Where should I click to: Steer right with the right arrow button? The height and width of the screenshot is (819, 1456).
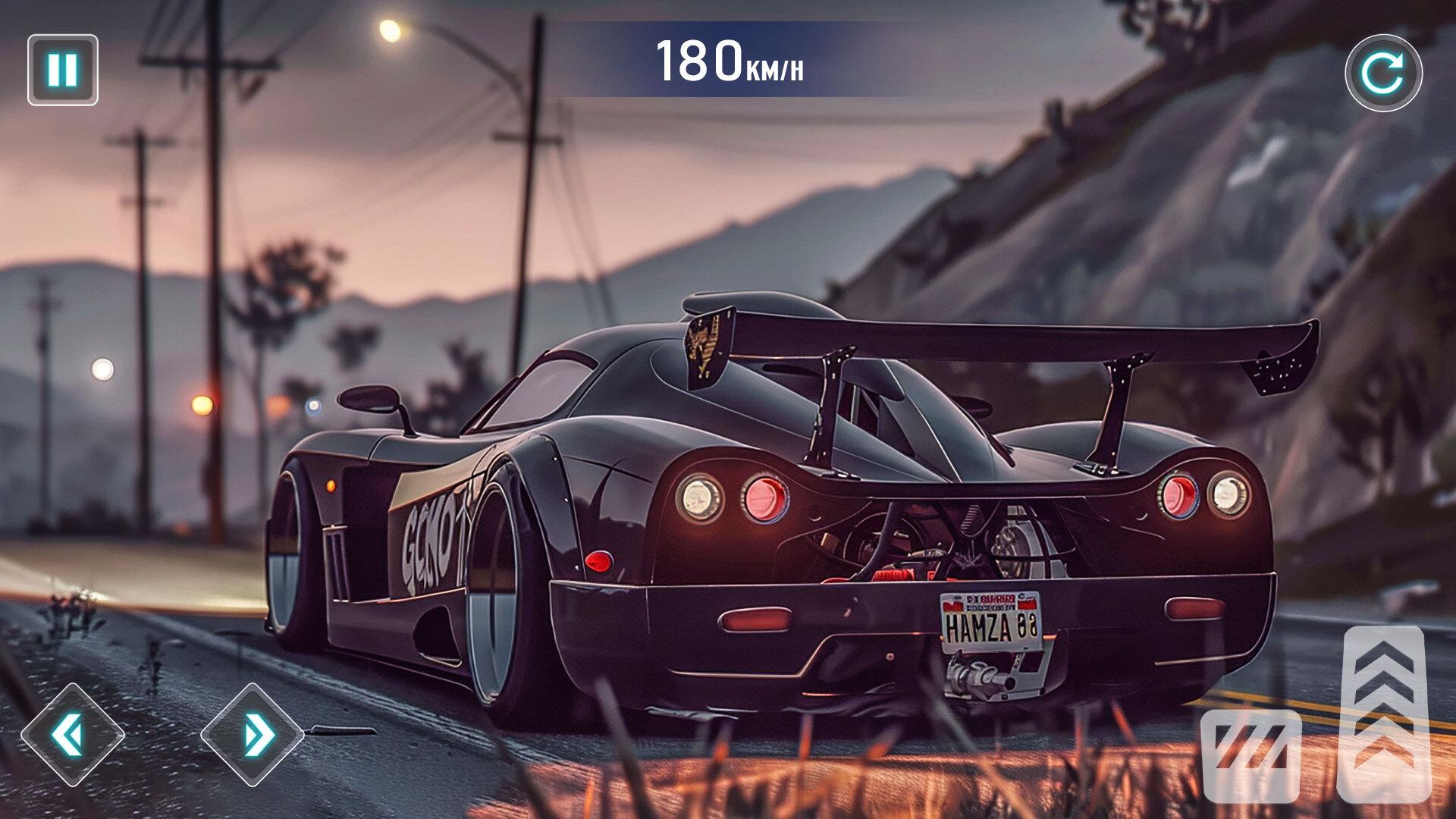pos(253,734)
